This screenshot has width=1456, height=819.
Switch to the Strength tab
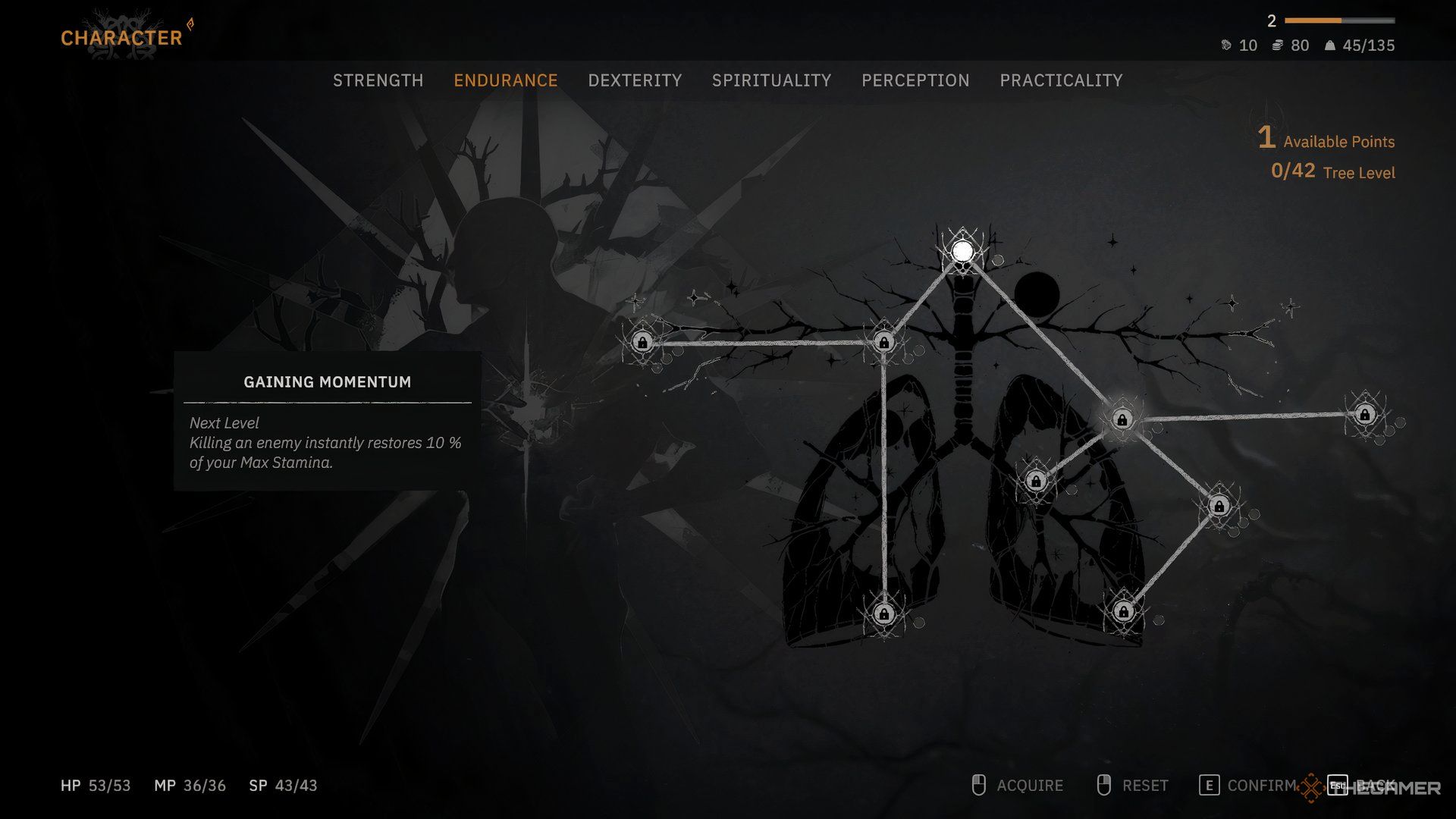[x=378, y=80]
